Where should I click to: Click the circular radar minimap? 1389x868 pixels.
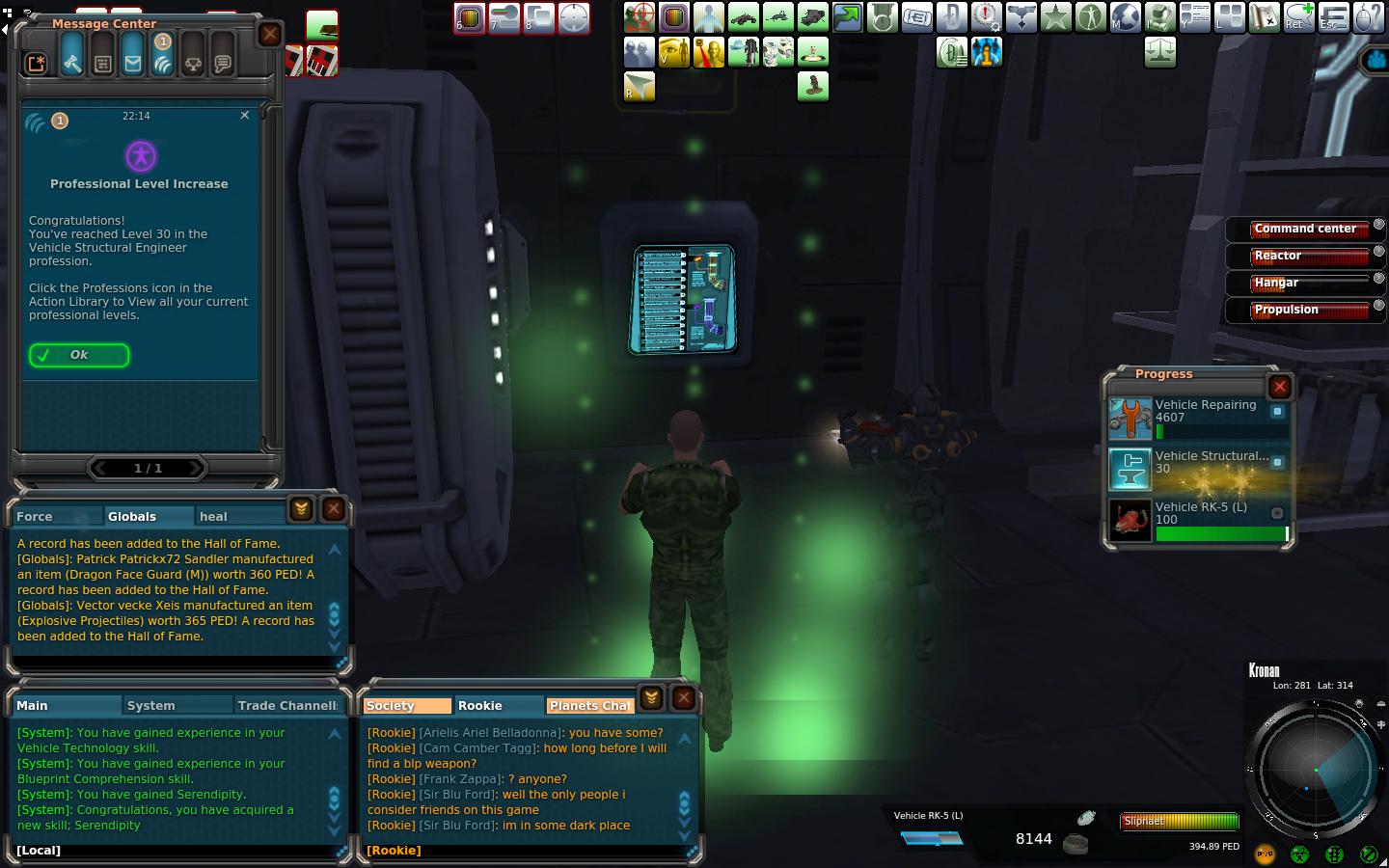pos(1315,769)
